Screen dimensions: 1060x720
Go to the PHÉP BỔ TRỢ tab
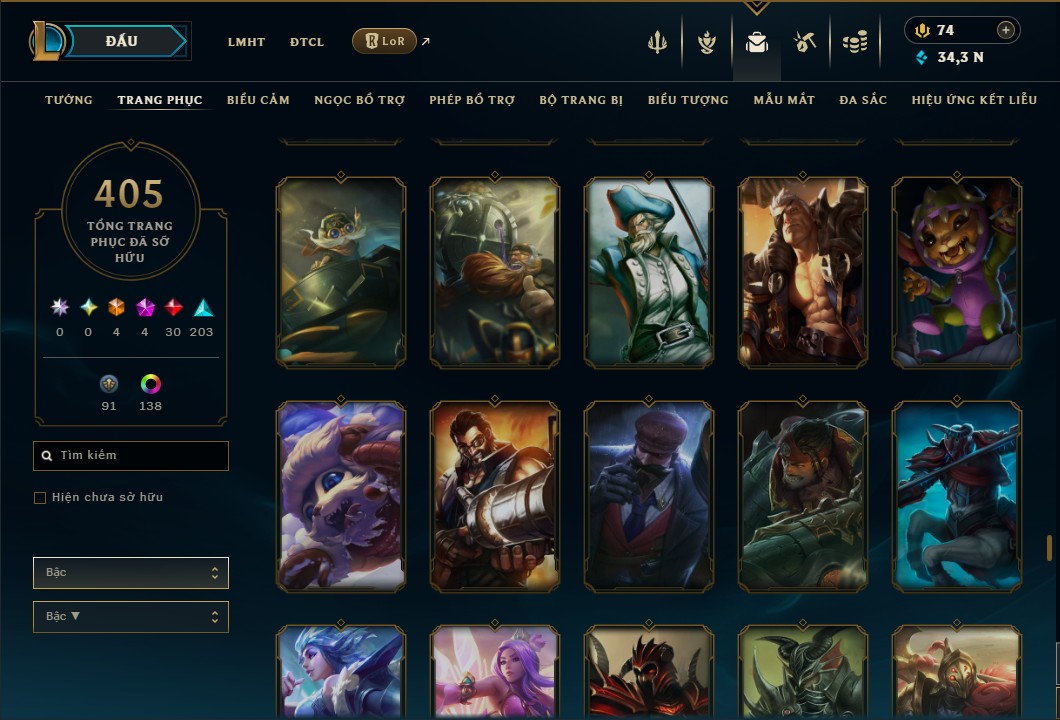472,100
